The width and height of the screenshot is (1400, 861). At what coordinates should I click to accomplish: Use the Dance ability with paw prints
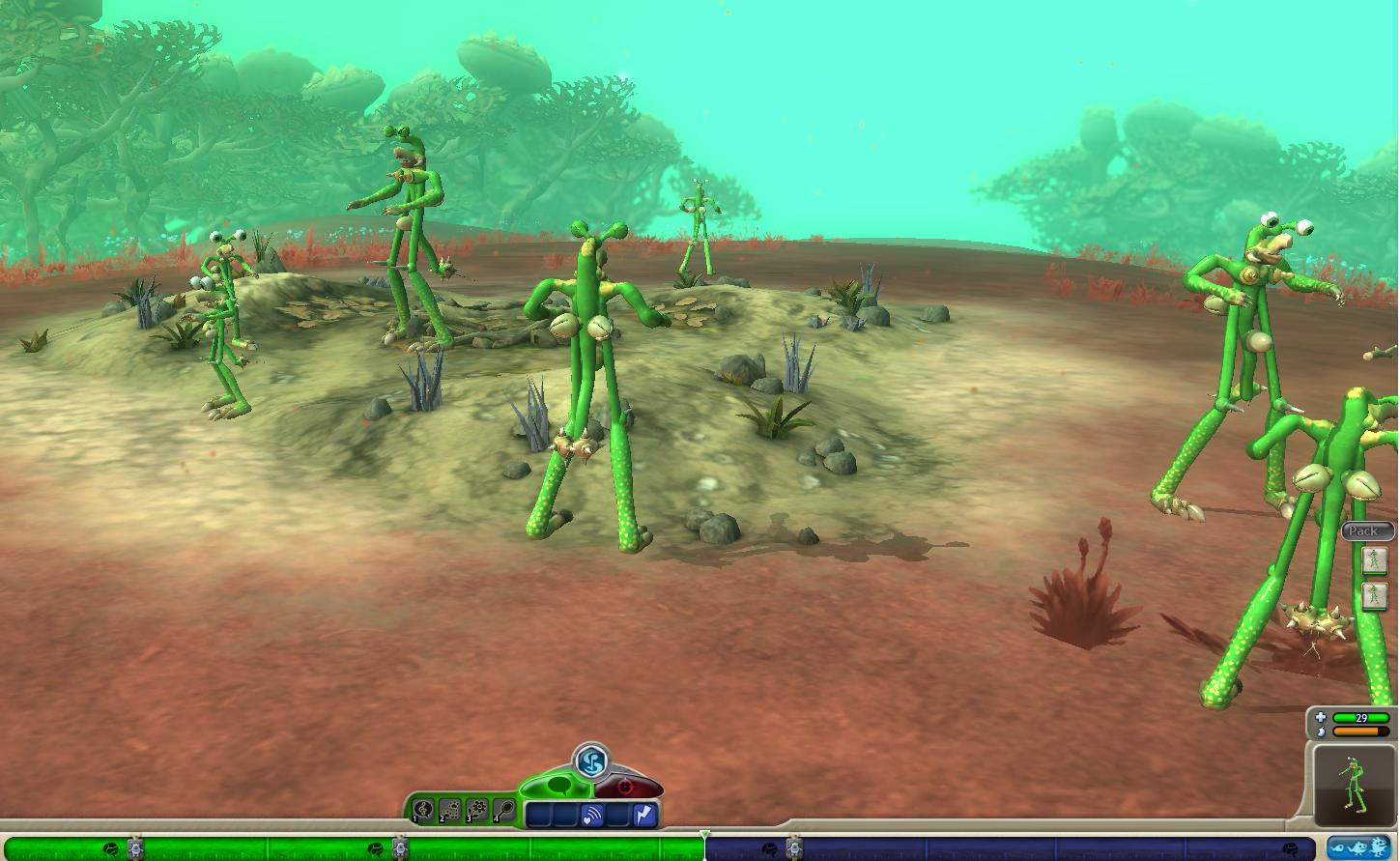(450, 810)
